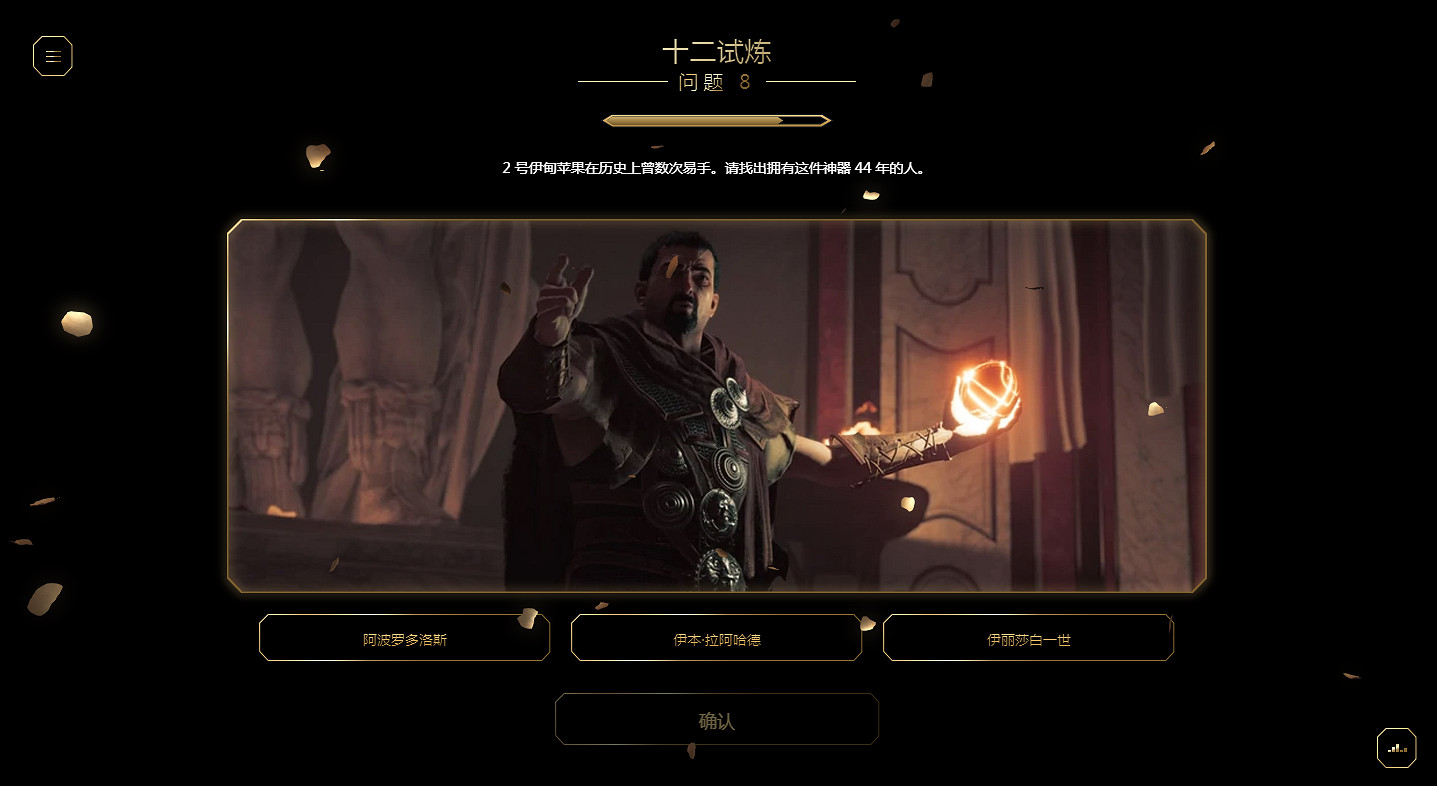The height and width of the screenshot is (786, 1437).
Task: Click the octagonal menu icon with three lines
Action: tap(53, 56)
